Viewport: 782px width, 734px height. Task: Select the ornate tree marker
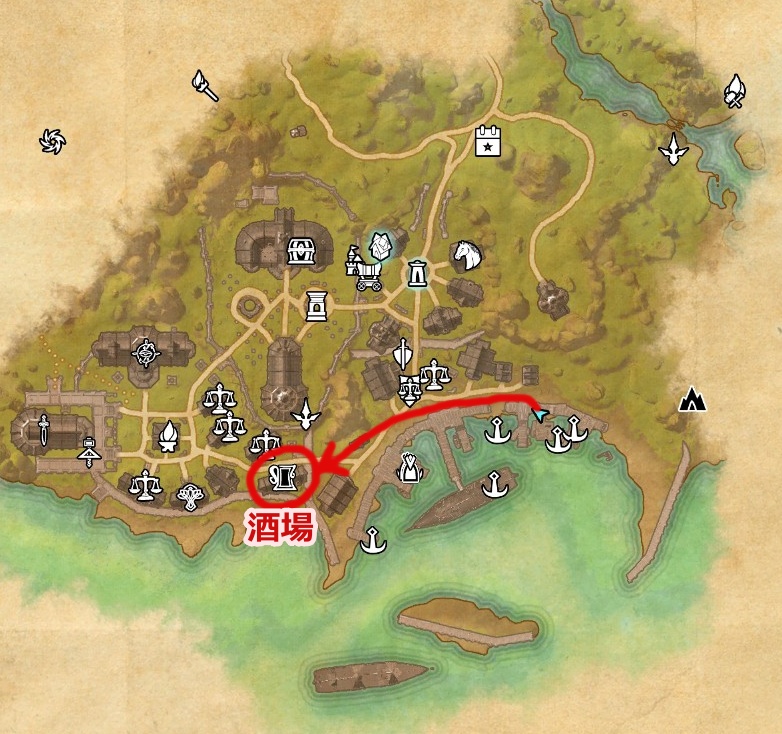click(x=189, y=495)
